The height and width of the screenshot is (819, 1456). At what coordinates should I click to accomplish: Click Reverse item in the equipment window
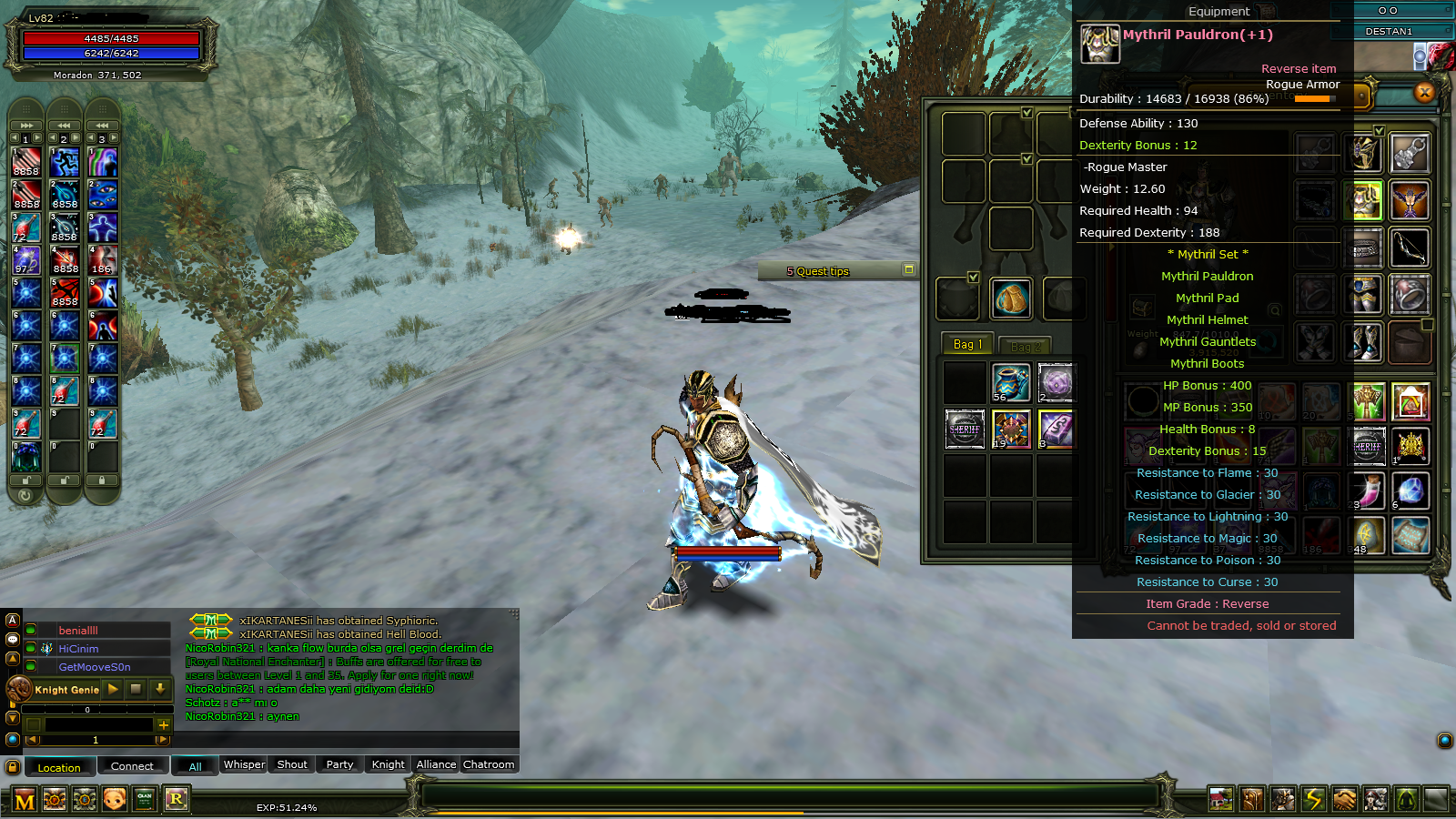point(1299,68)
